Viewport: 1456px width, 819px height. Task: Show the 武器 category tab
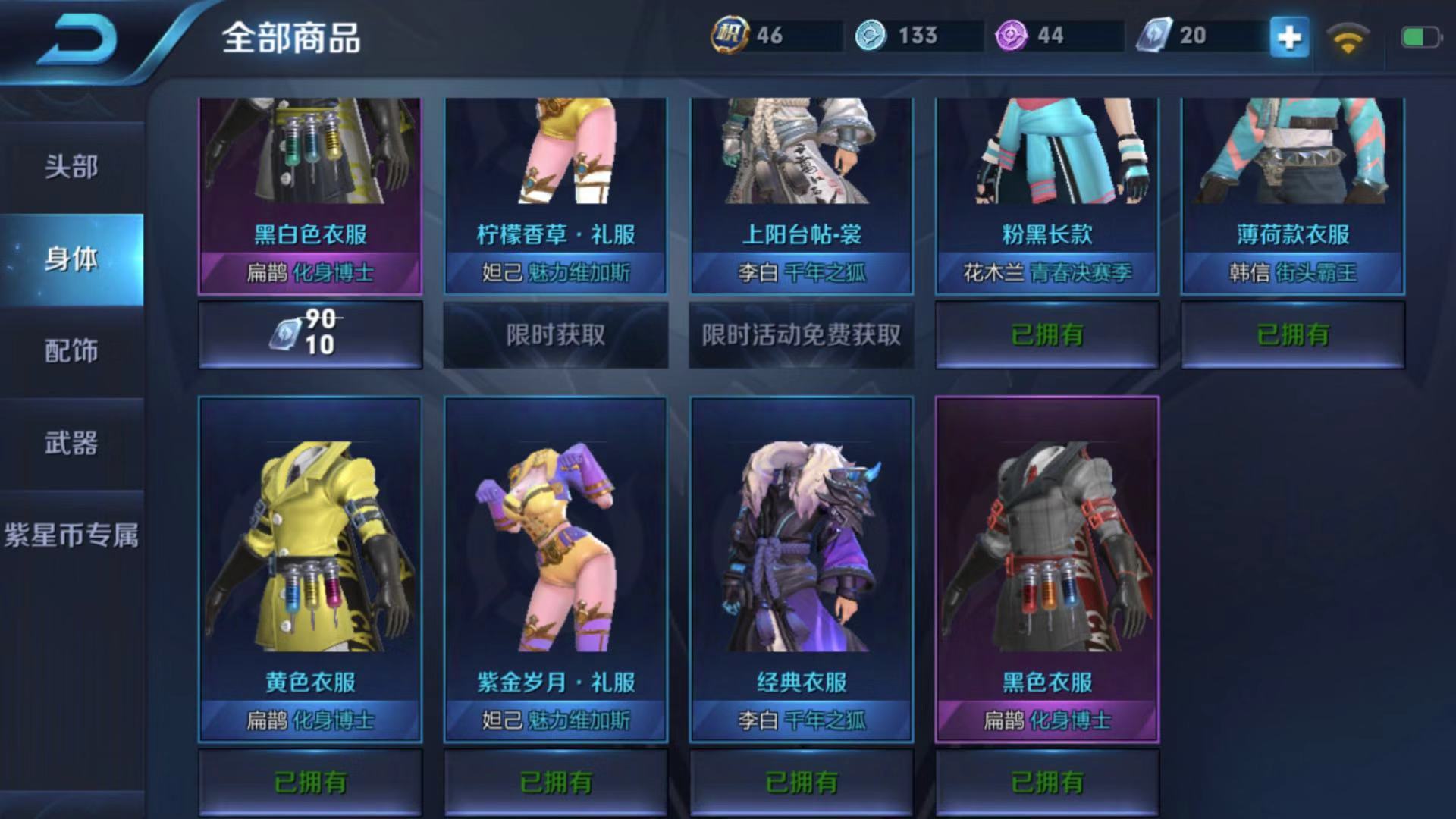coord(71,444)
